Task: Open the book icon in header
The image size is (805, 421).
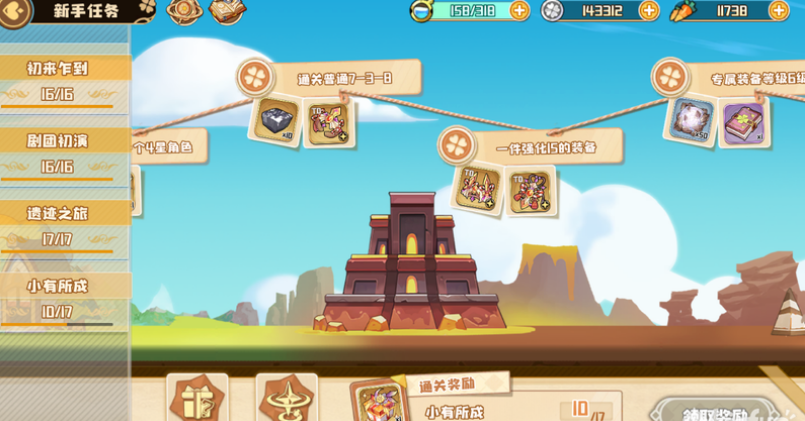Action: [x=228, y=11]
